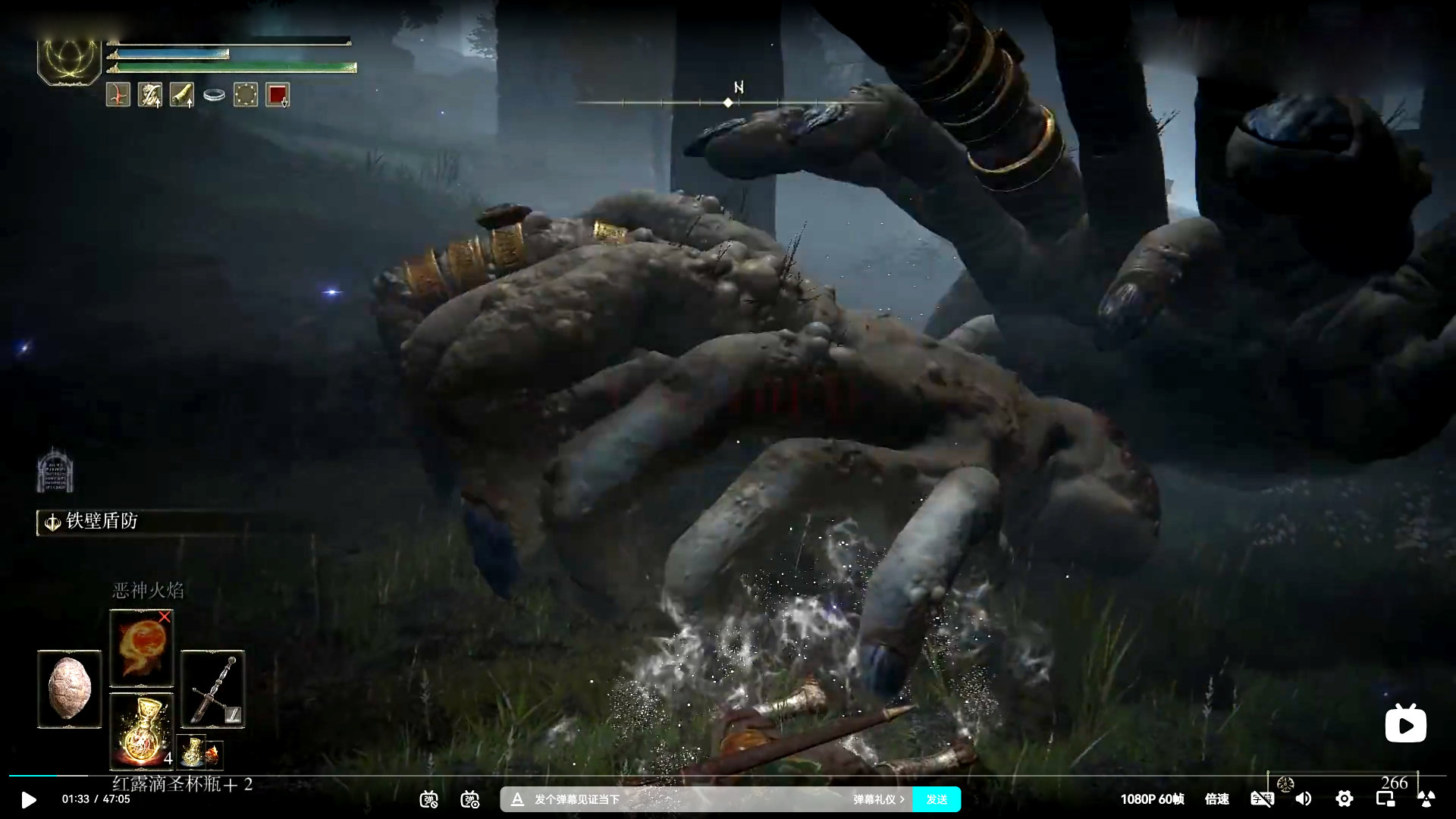This screenshot has height=819, width=1456.
Task: Click the red square status debuff icon
Action: 278,95
